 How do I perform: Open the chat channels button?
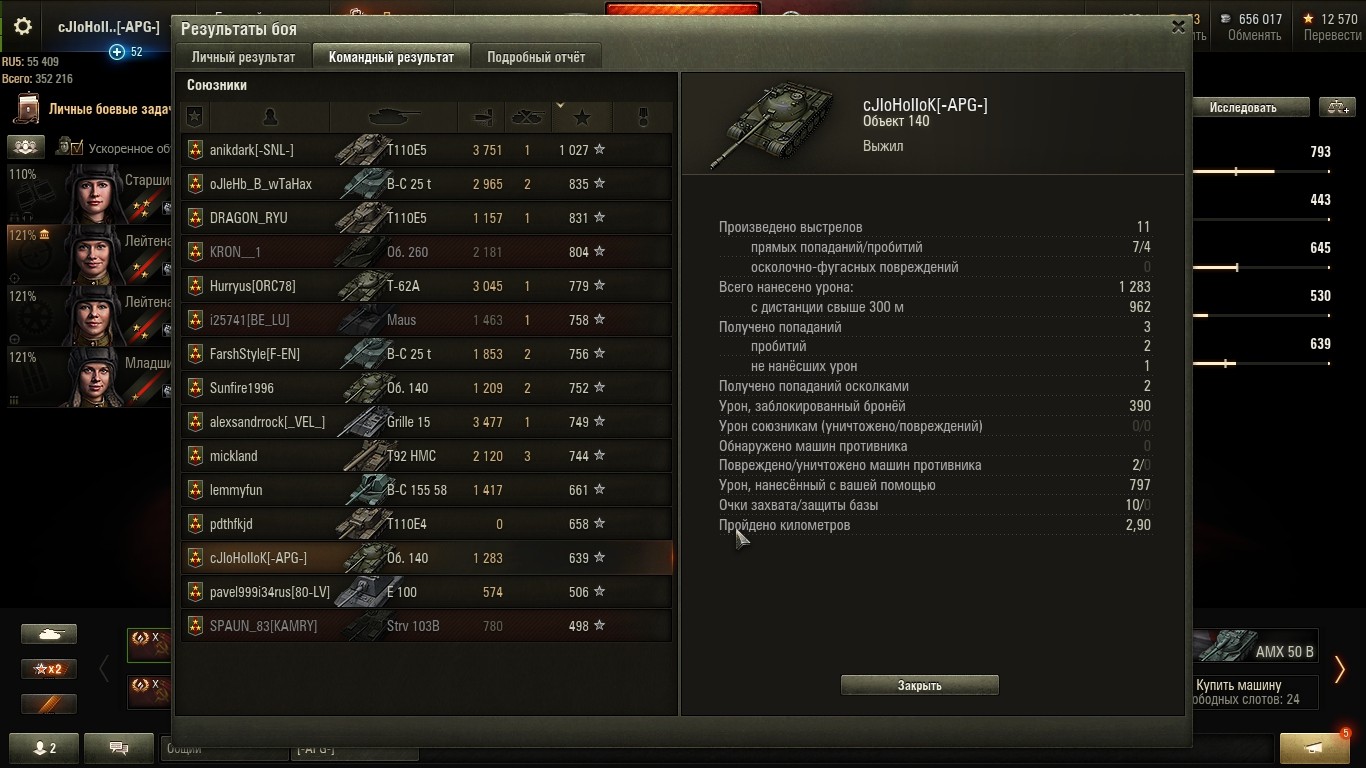pos(119,747)
